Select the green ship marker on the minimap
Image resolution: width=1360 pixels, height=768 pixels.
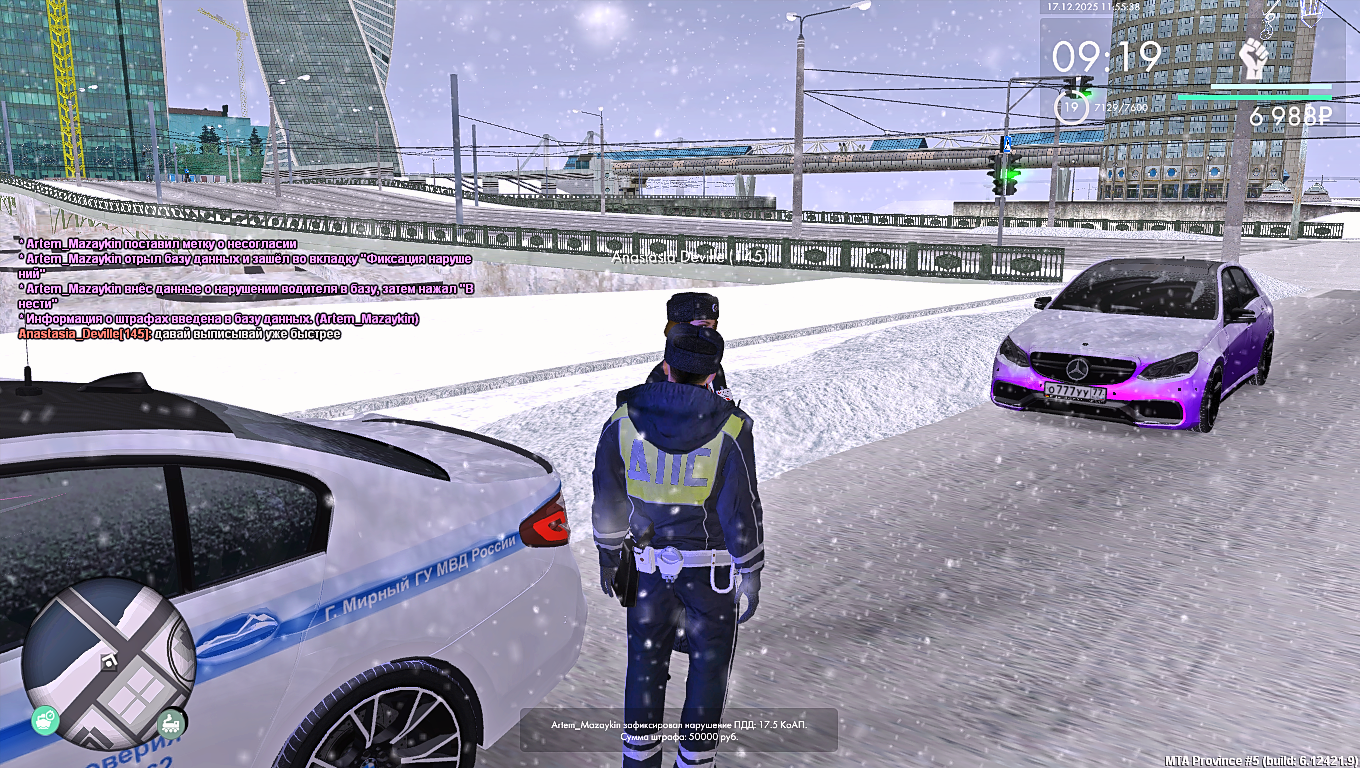pyautogui.click(x=46, y=718)
